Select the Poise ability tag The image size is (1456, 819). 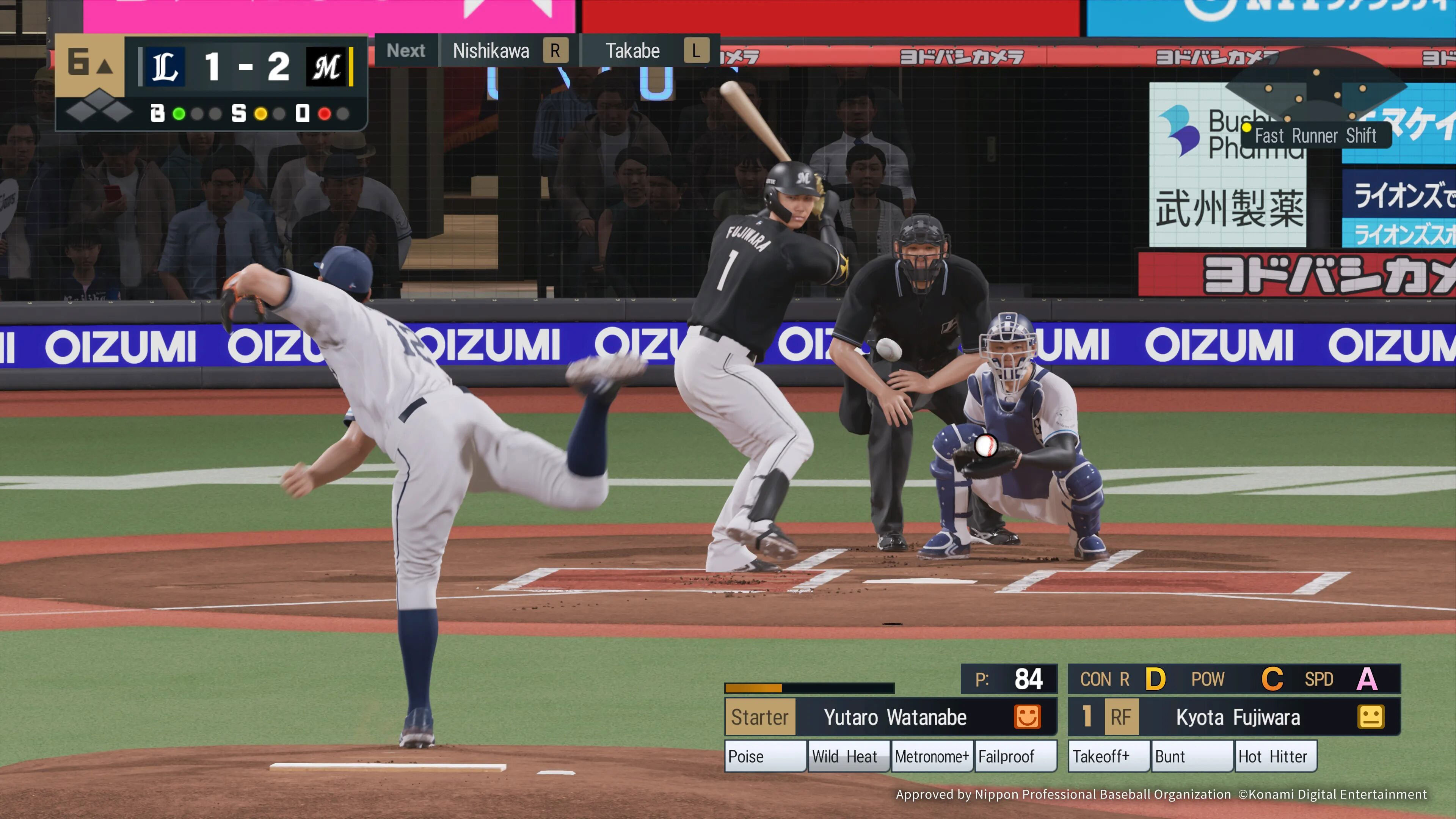[x=765, y=756]
